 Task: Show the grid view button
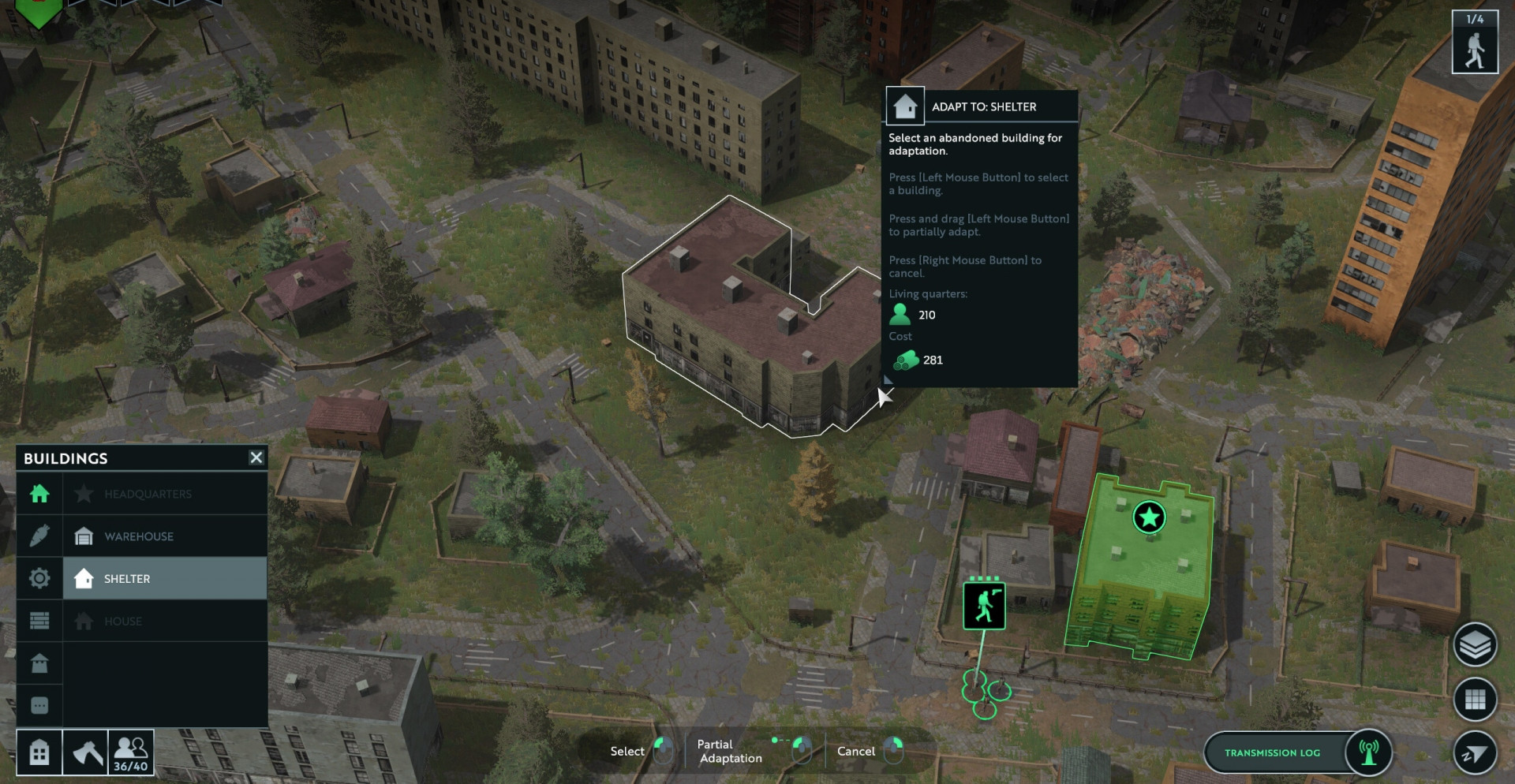(x=1475, y=699)
